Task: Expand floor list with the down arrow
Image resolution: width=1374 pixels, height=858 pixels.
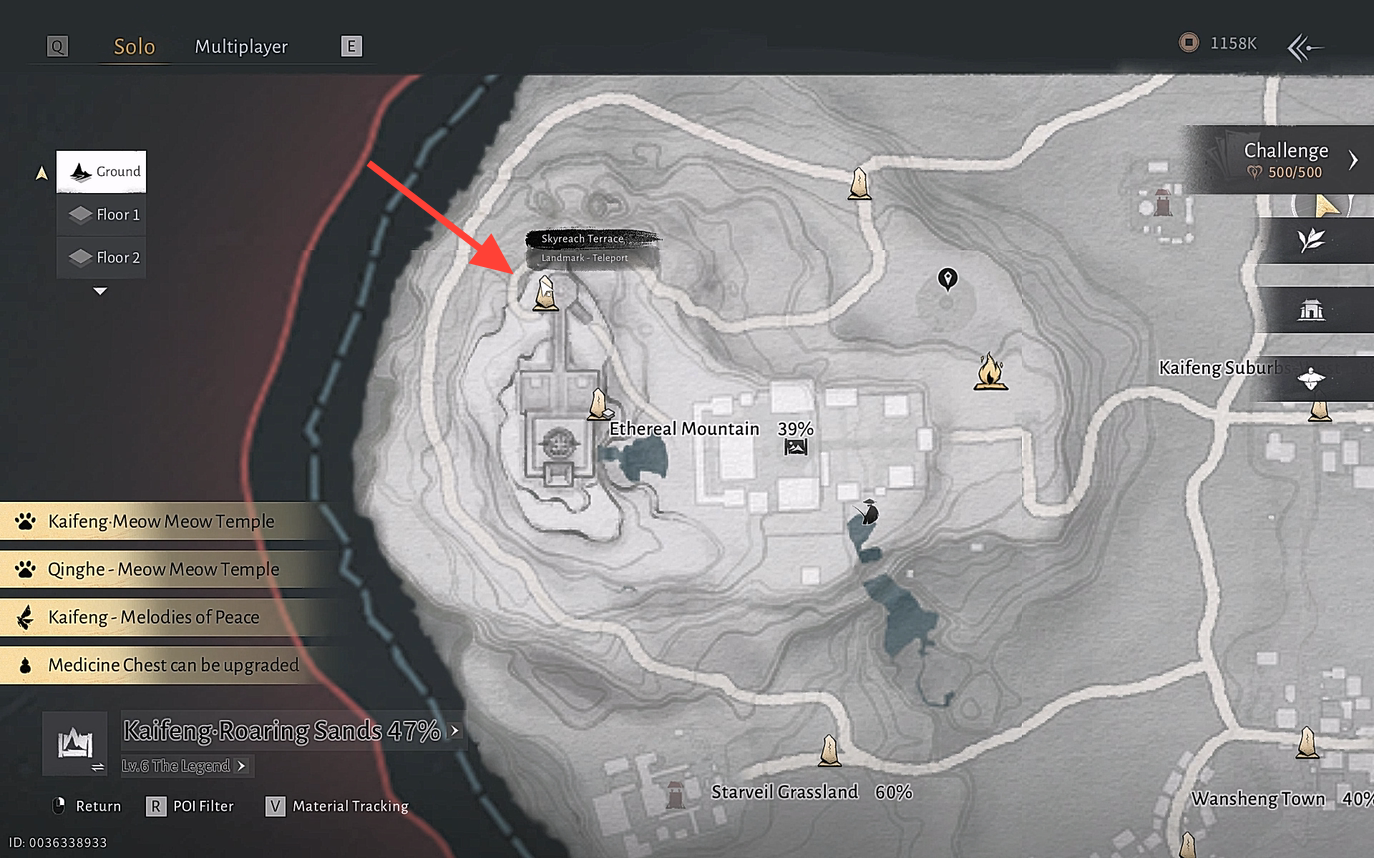Action: point(100,292)
